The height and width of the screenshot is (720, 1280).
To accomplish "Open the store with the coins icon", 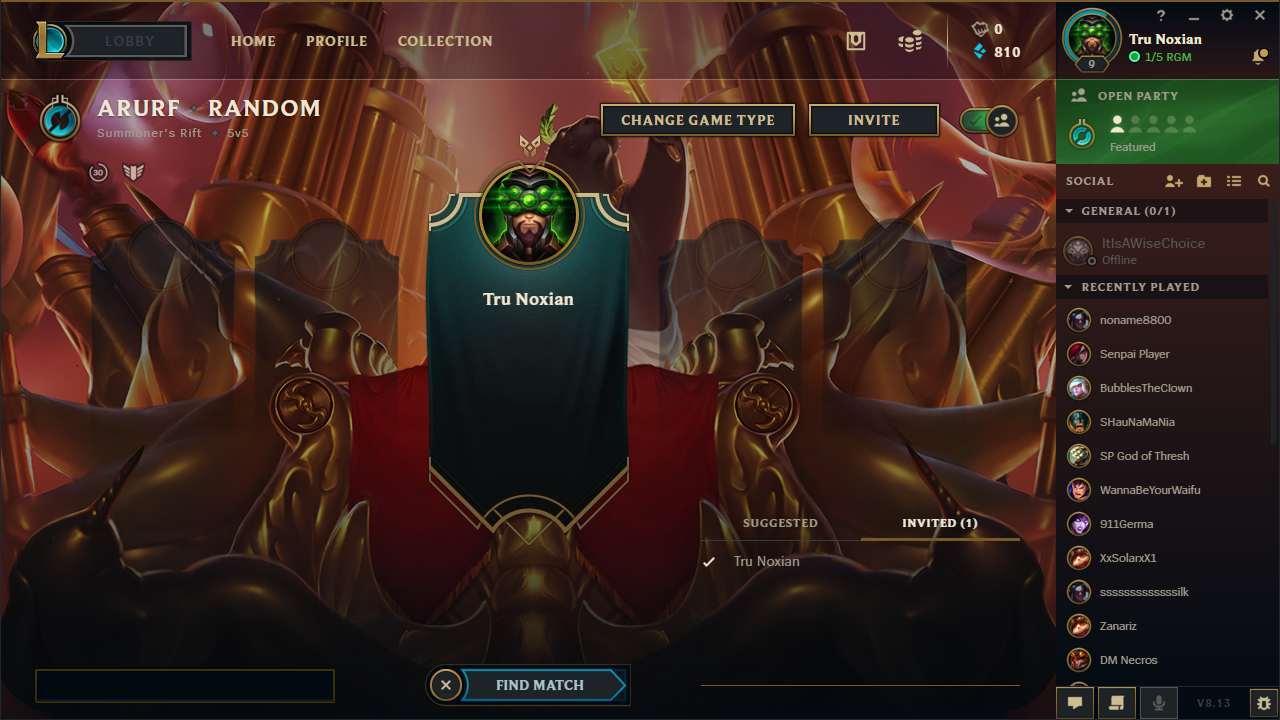I will coord(910,42).
